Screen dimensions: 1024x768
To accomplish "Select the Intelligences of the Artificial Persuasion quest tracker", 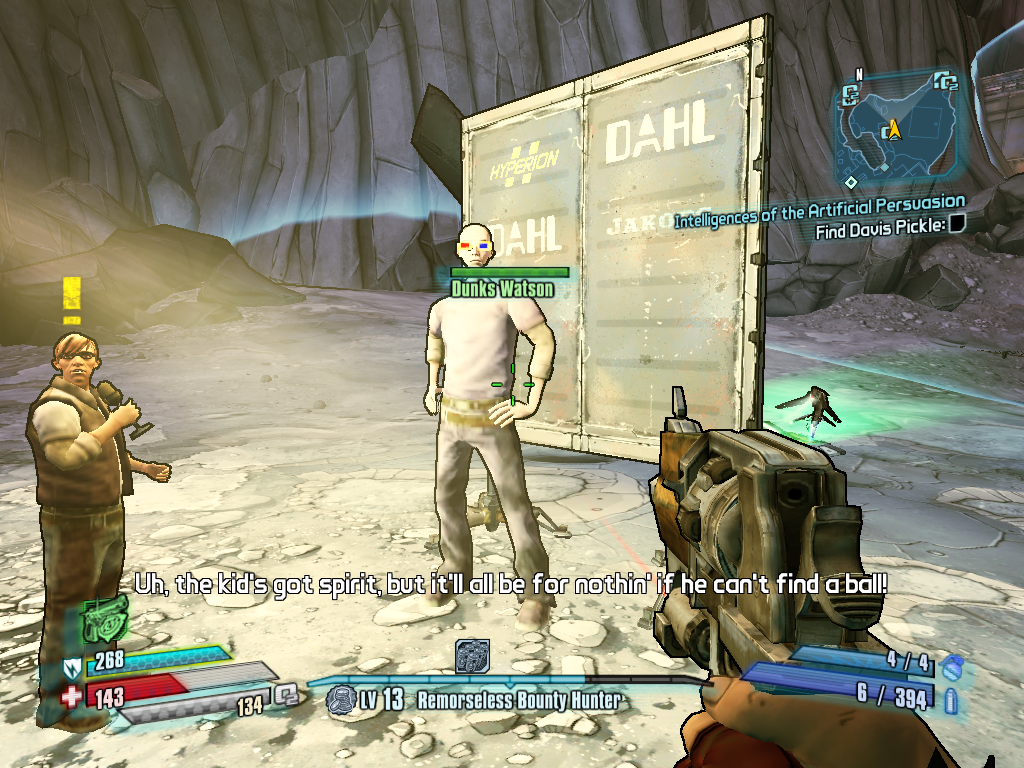I will pyautogui.click(x=819, y=211).
